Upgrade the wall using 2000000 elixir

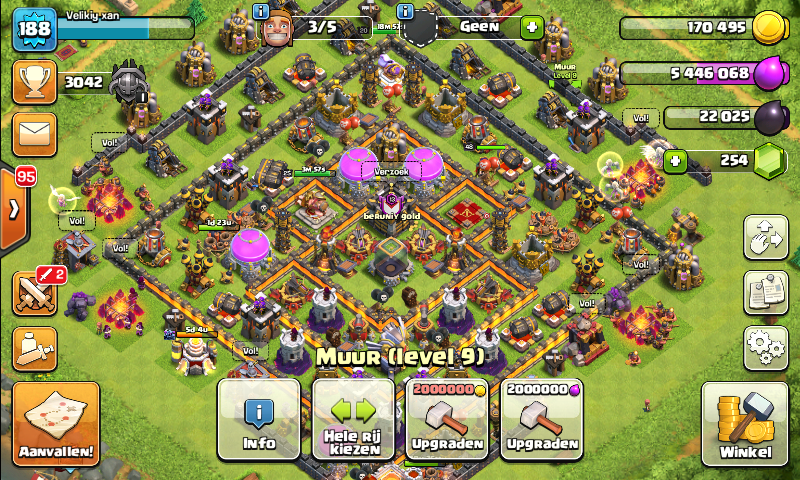coord(541,418)
